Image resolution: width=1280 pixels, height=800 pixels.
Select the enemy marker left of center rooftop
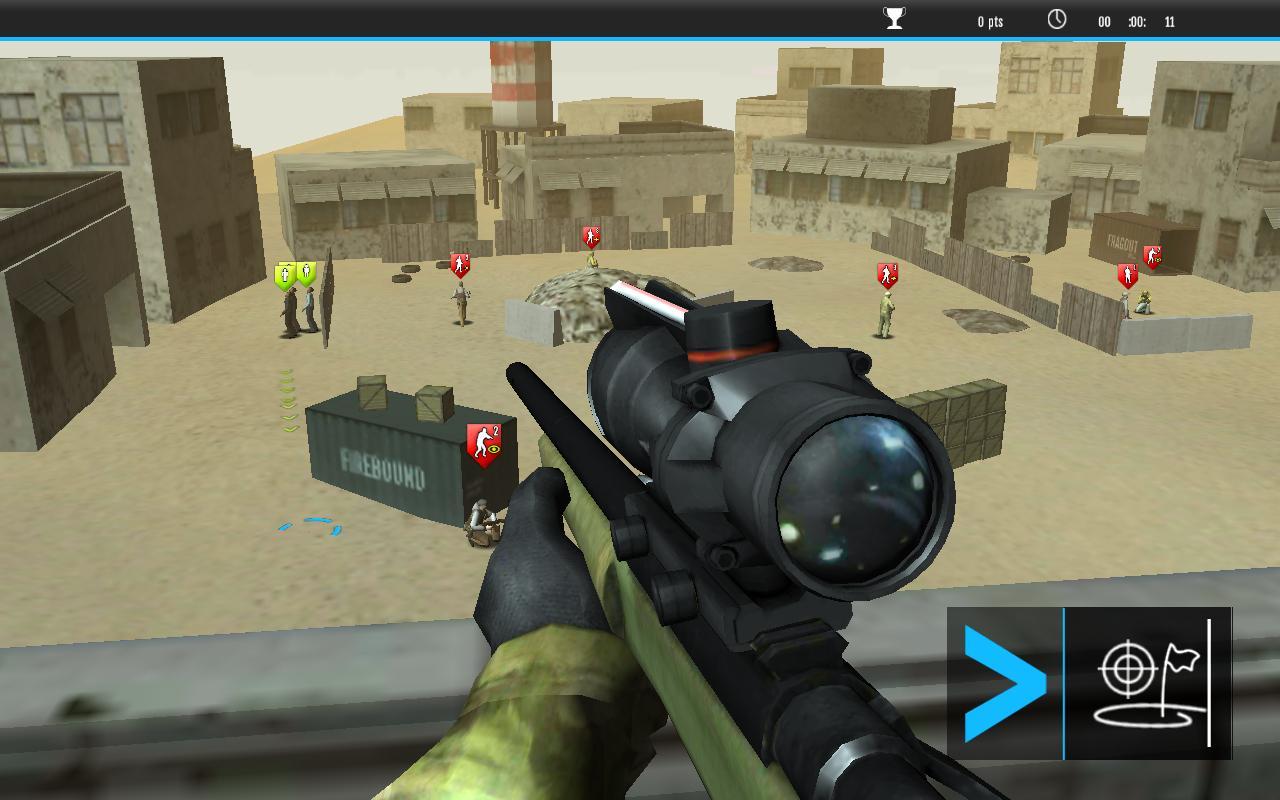pyautogui.click(x=460, y=262)
